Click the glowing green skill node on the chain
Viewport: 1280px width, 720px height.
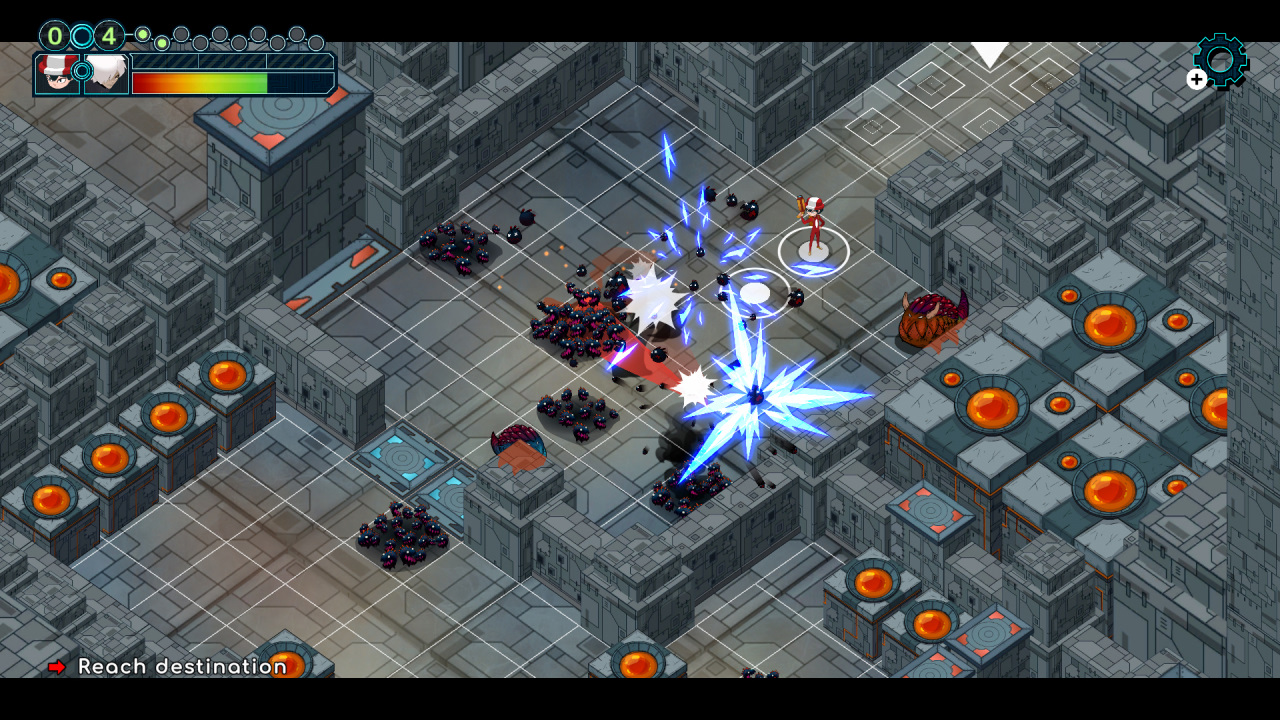(x=142, y=34)
